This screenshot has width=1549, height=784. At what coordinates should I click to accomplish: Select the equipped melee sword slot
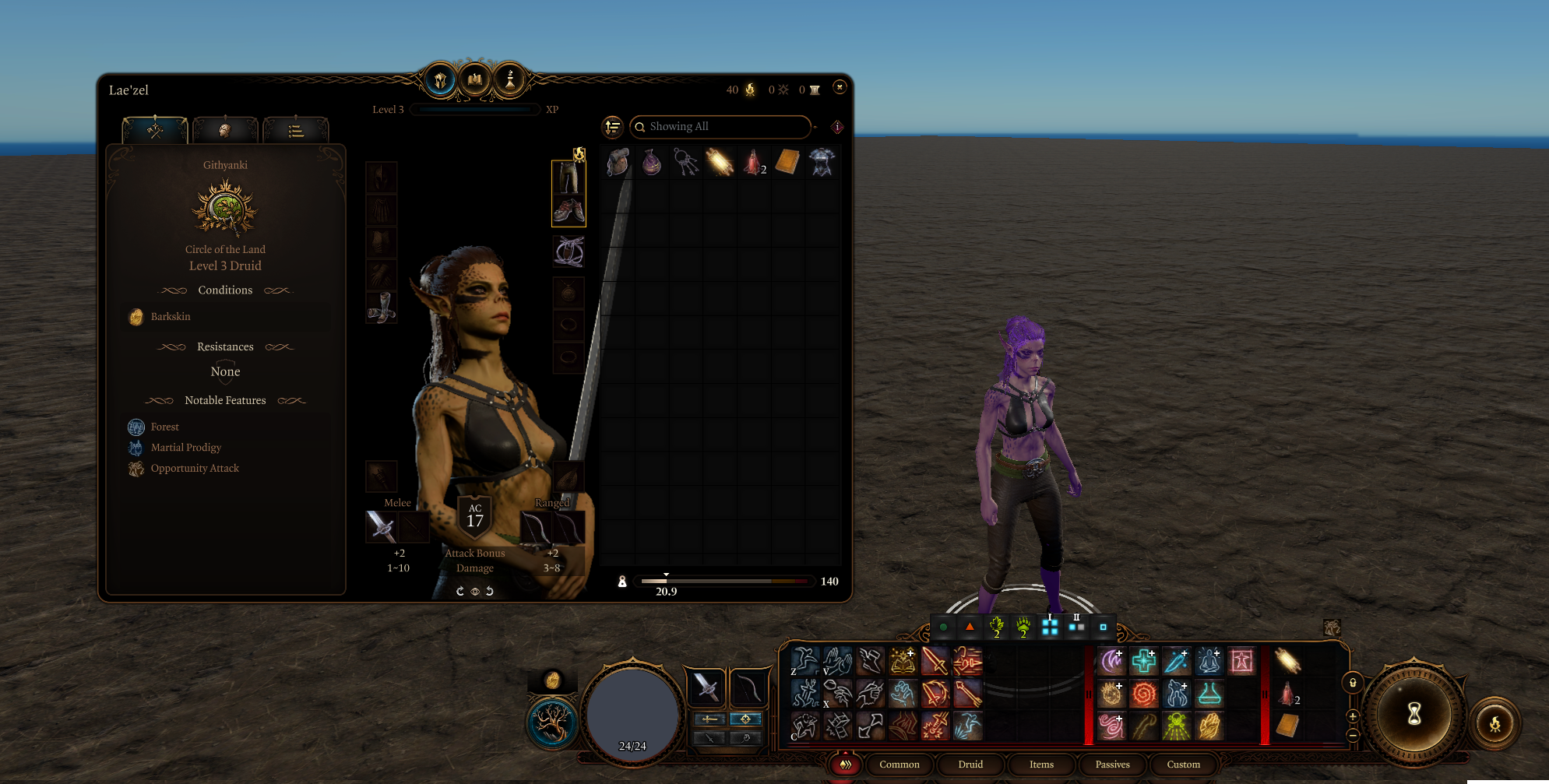point(382,527)
